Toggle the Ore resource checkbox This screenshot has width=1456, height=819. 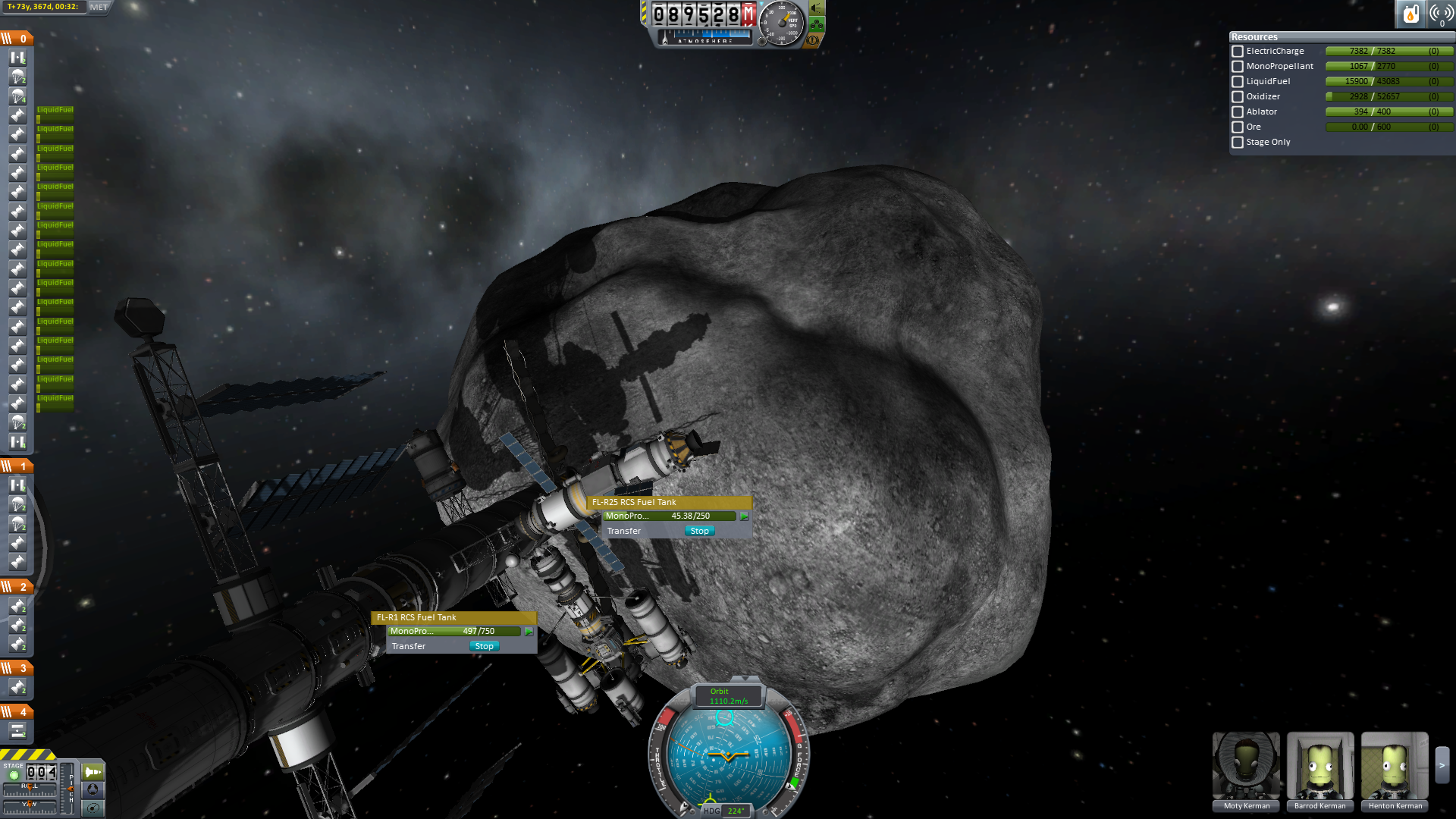1238,127
